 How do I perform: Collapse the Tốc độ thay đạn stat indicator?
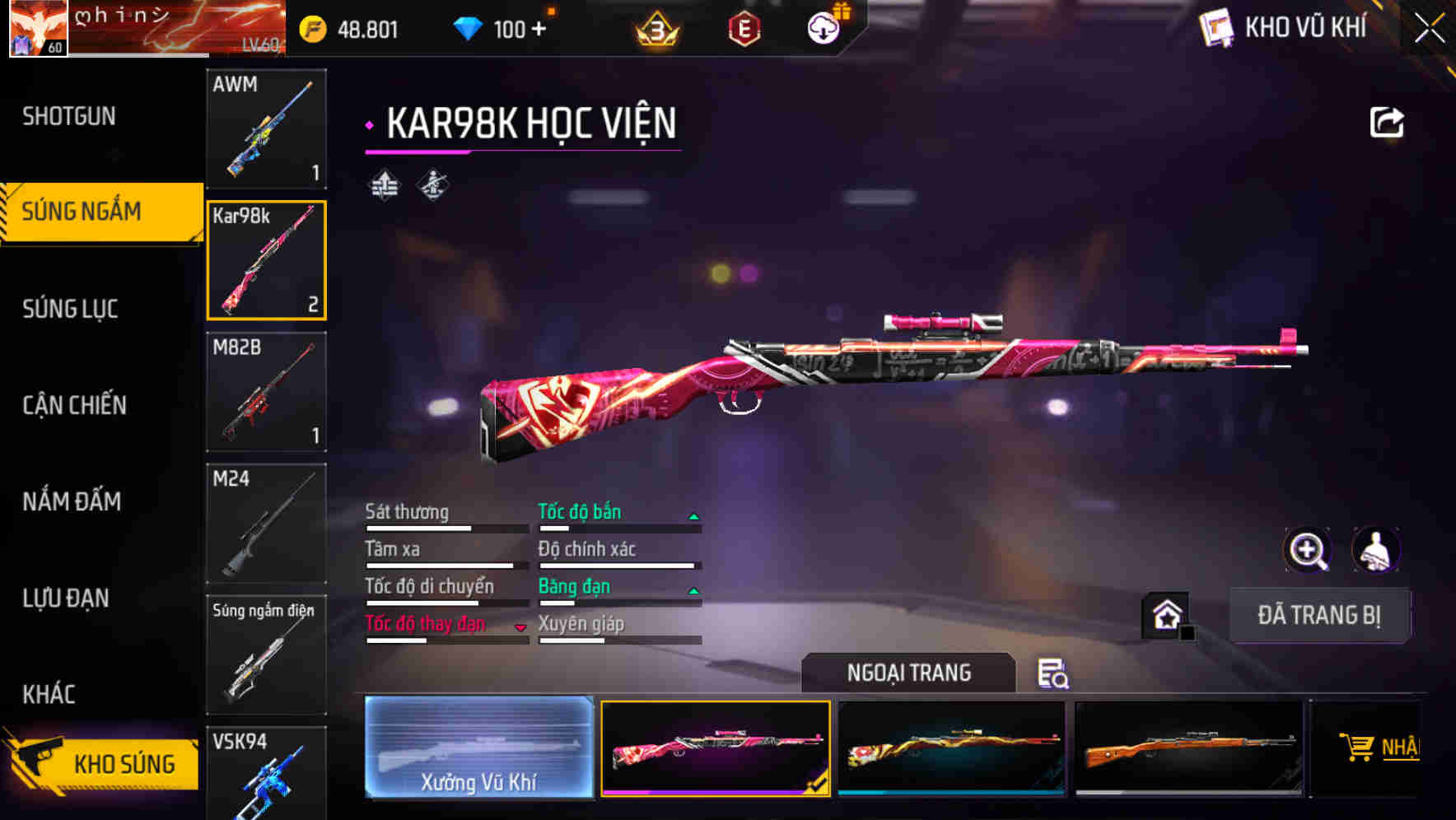(521, 627)
